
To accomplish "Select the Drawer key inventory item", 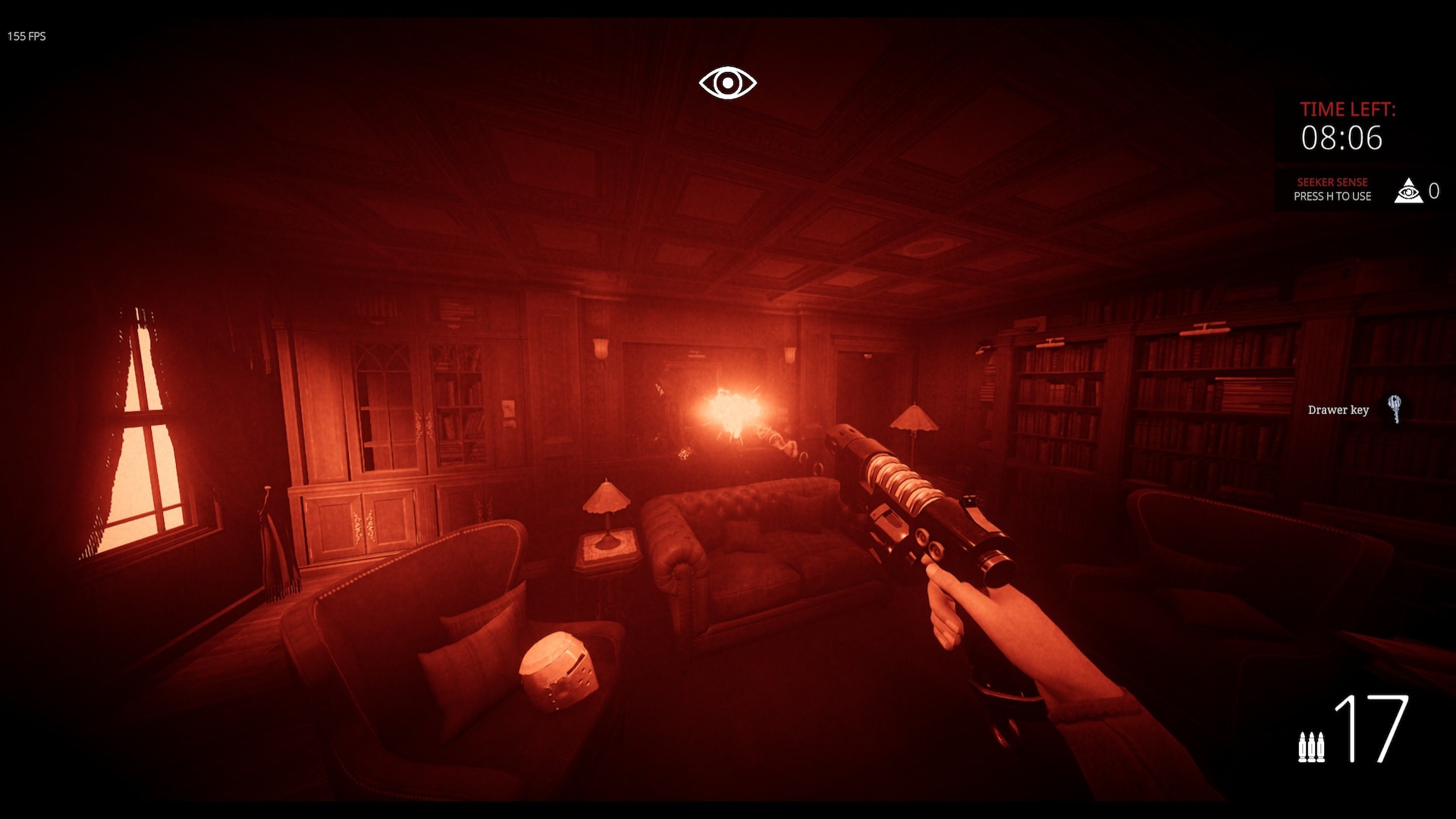I will [1394, 409].
